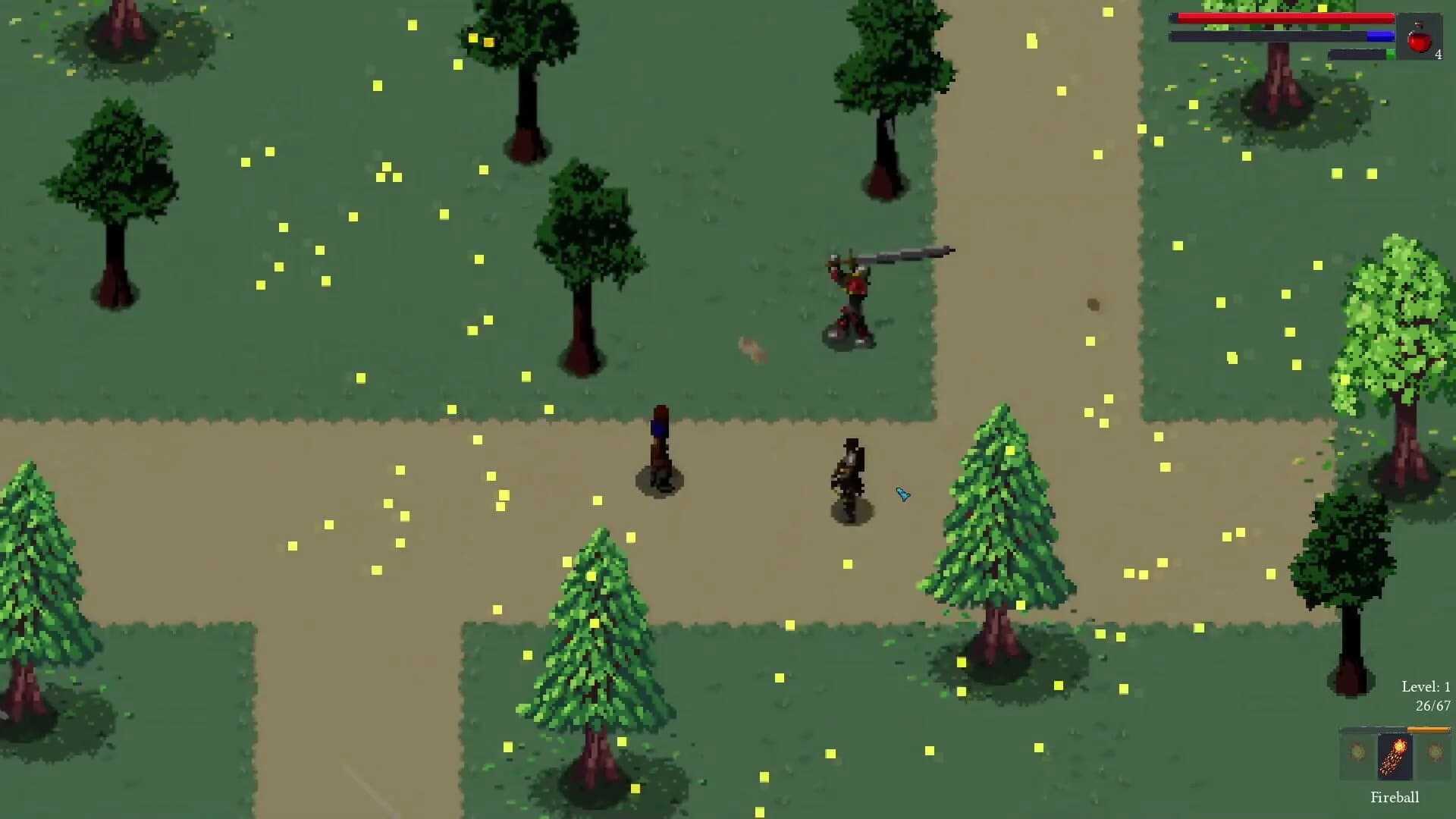Select the Fireball spell in the hotbar
The width and height of the screenshot is (1456, 819).
pos(1395,756)
